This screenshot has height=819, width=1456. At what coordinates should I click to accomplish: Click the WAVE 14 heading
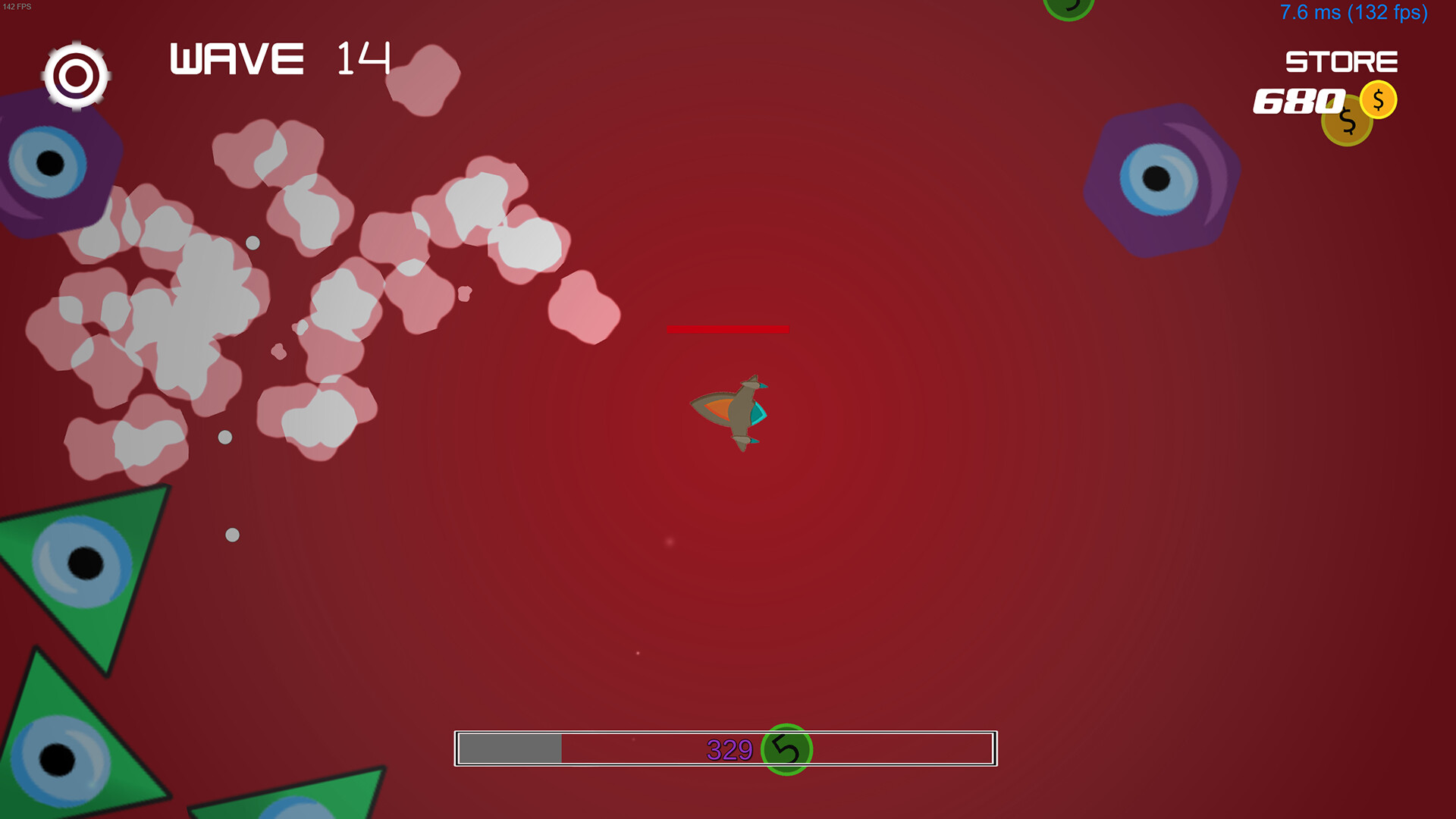pyautogui.click(x=277, y=58)
